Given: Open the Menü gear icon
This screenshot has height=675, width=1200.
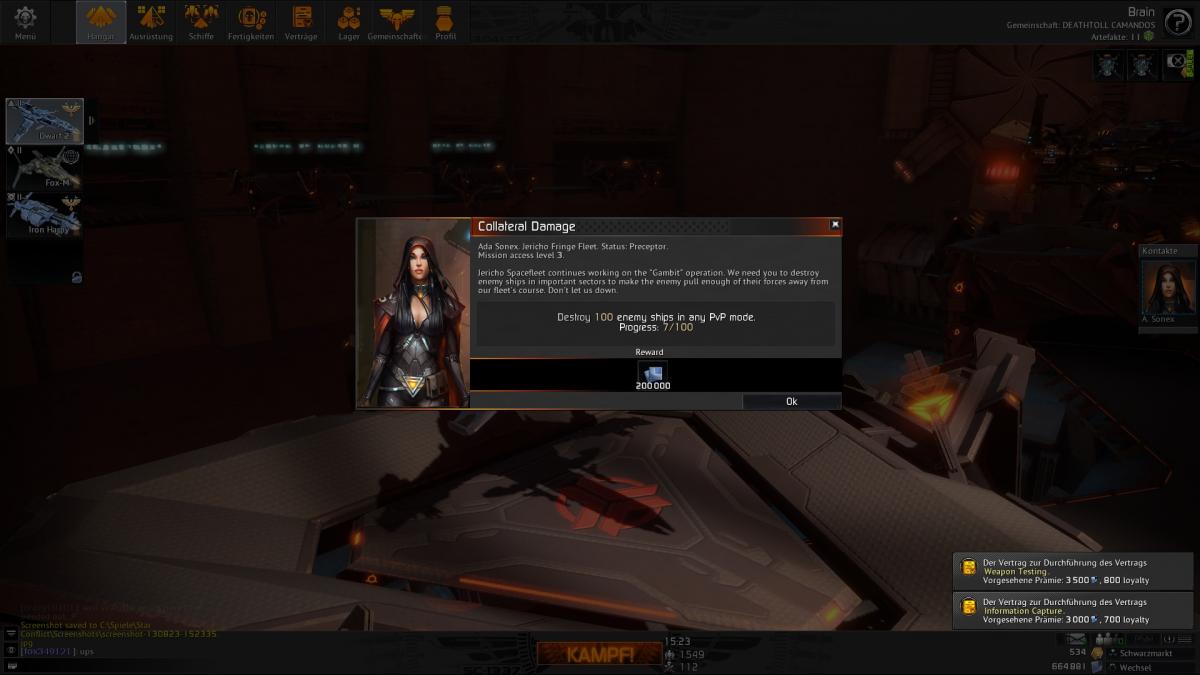Looking at the screenshot, I should pos(25,22).
